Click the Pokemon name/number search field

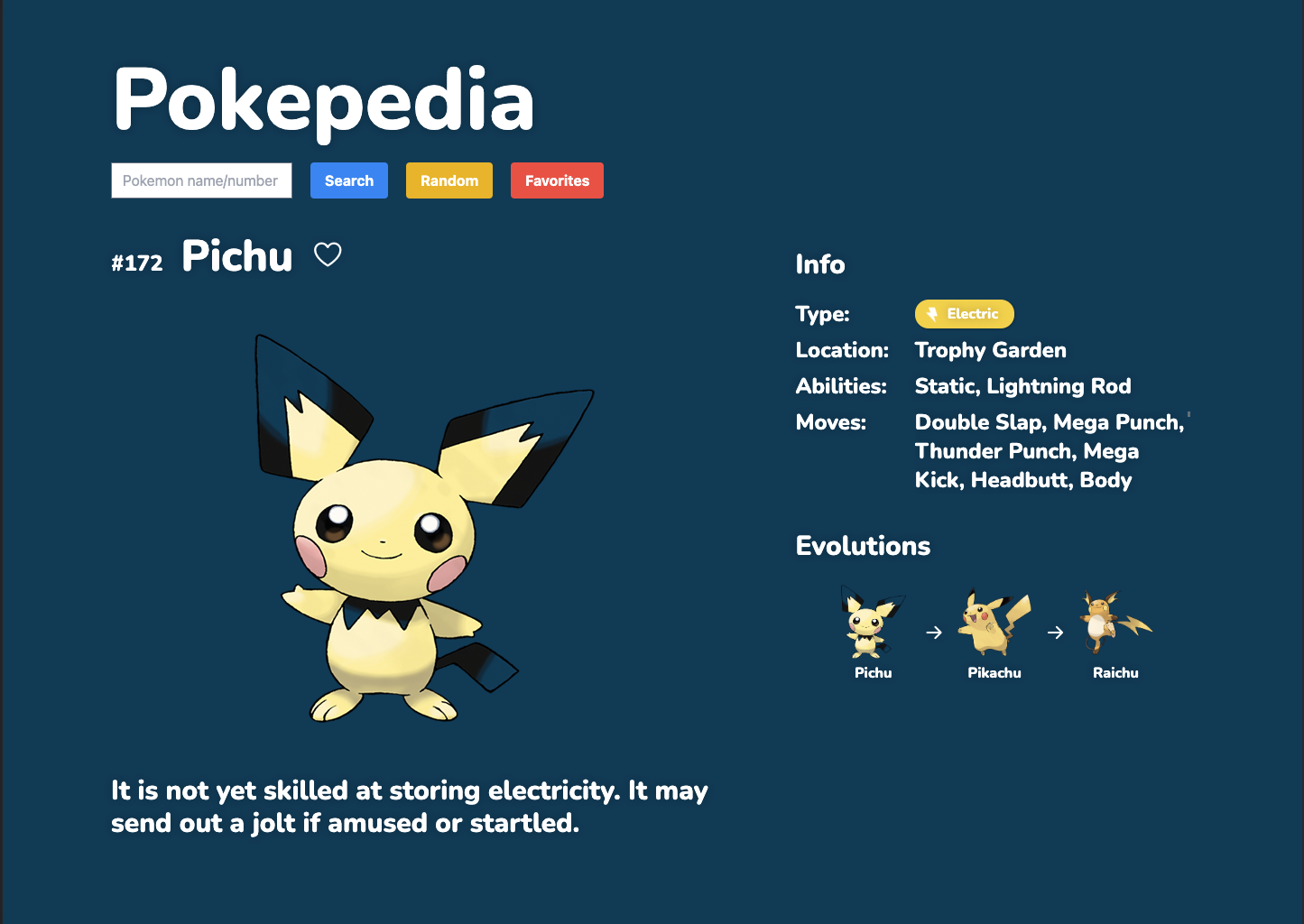point(201,180)
